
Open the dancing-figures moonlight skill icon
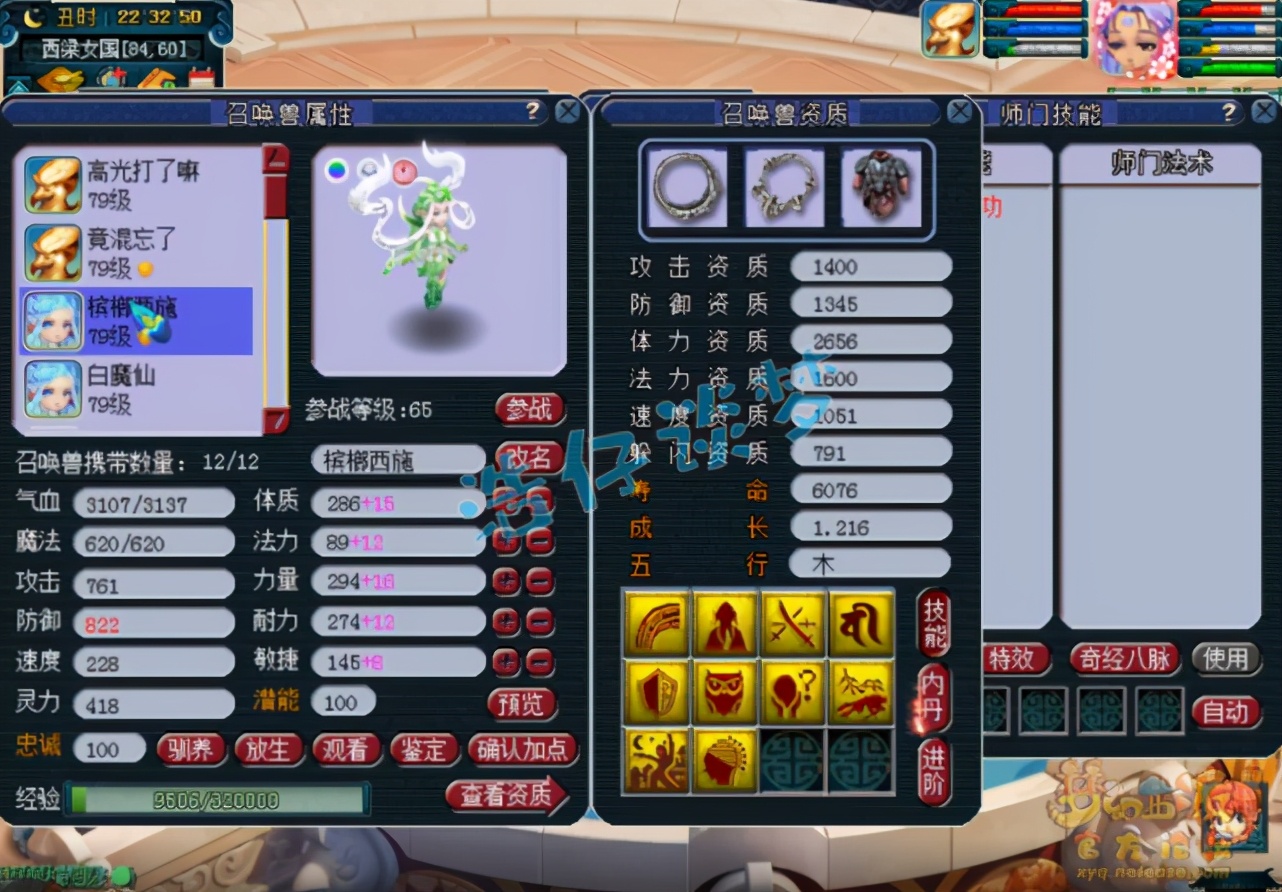click(657, 758)
